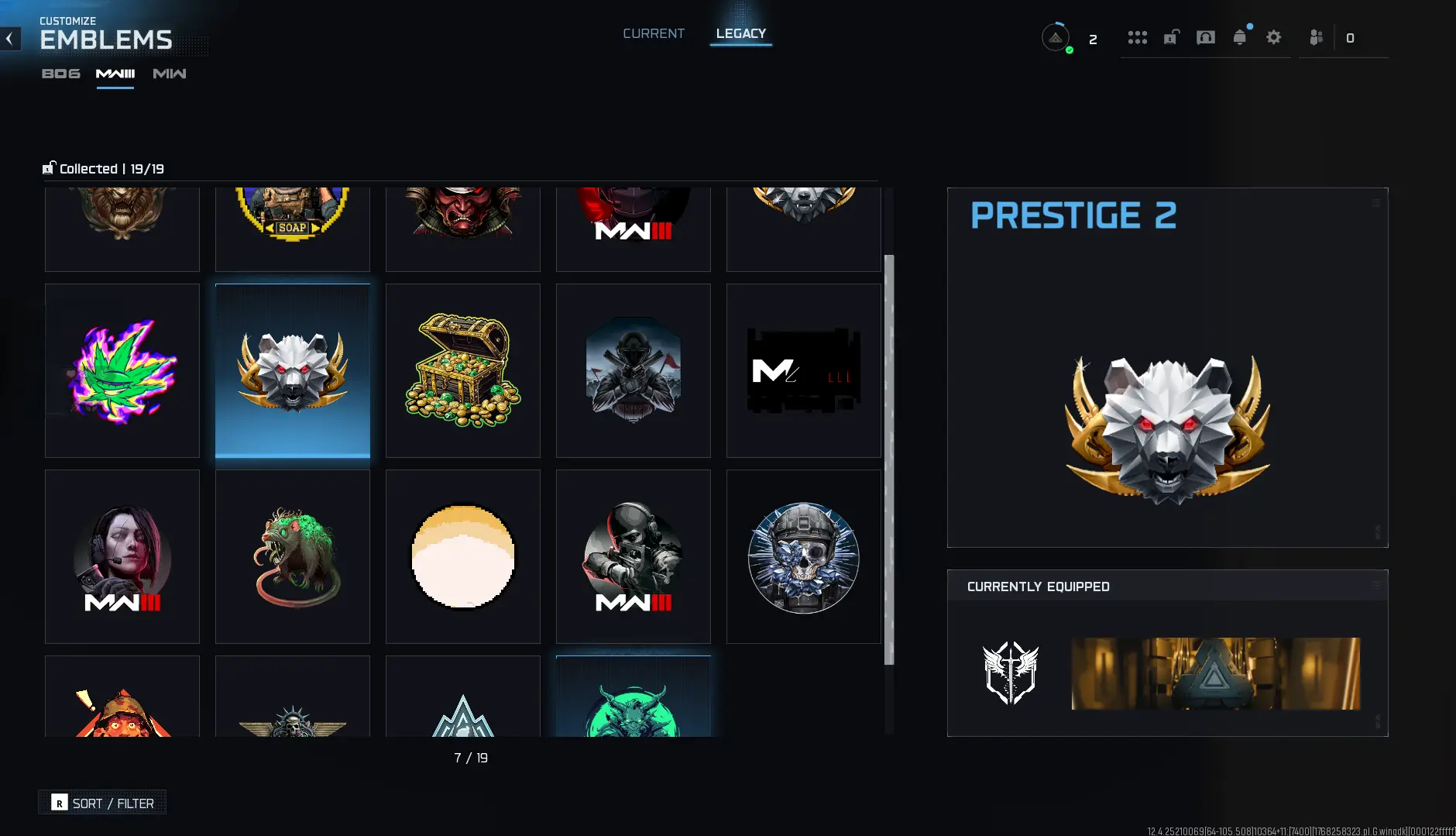Switch to the CURRENT tab
1456x836 pixels.
click(x=653, y=33)
